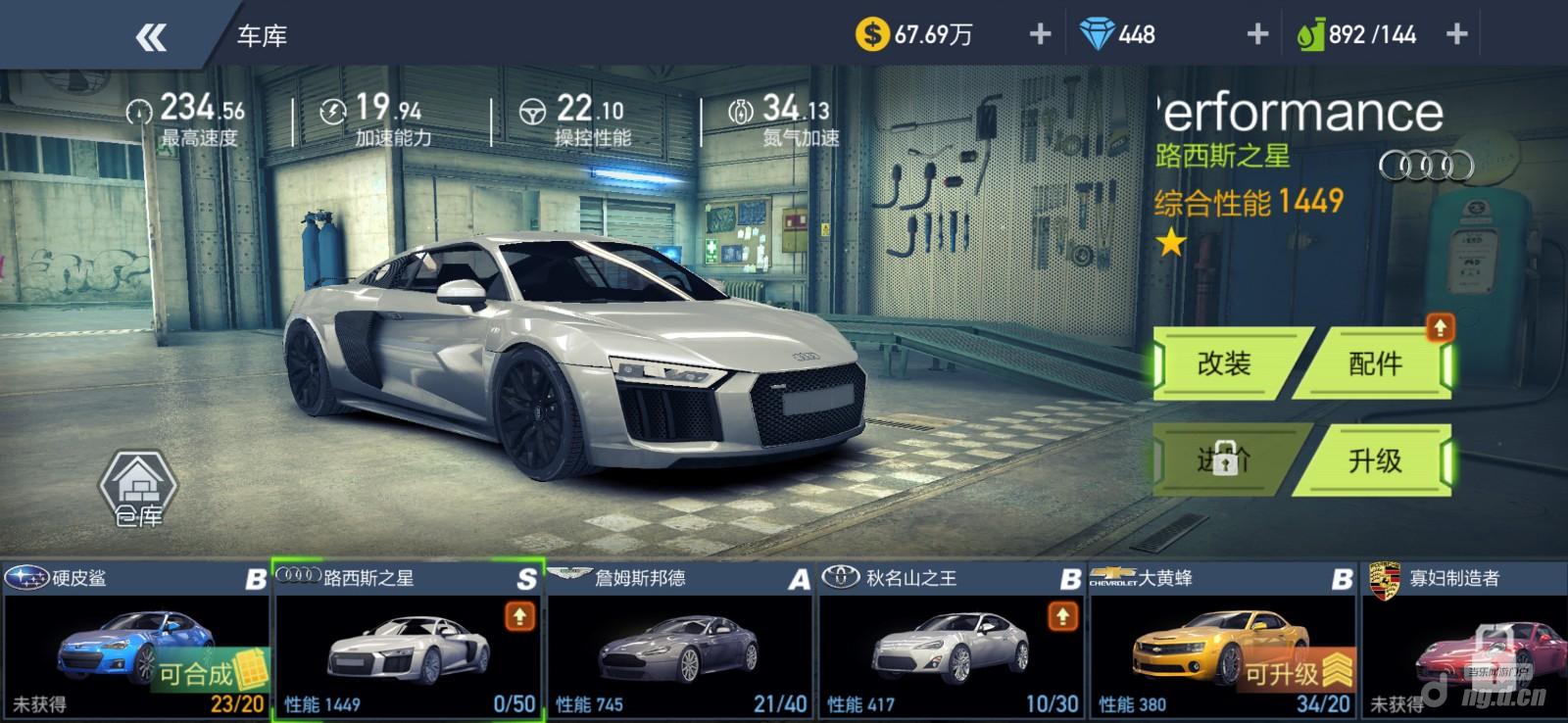The height and width of the screenshot is (723, 1568).
Task: Buy more diamonds with the plus button
Action: click(x=1257, y=35)
